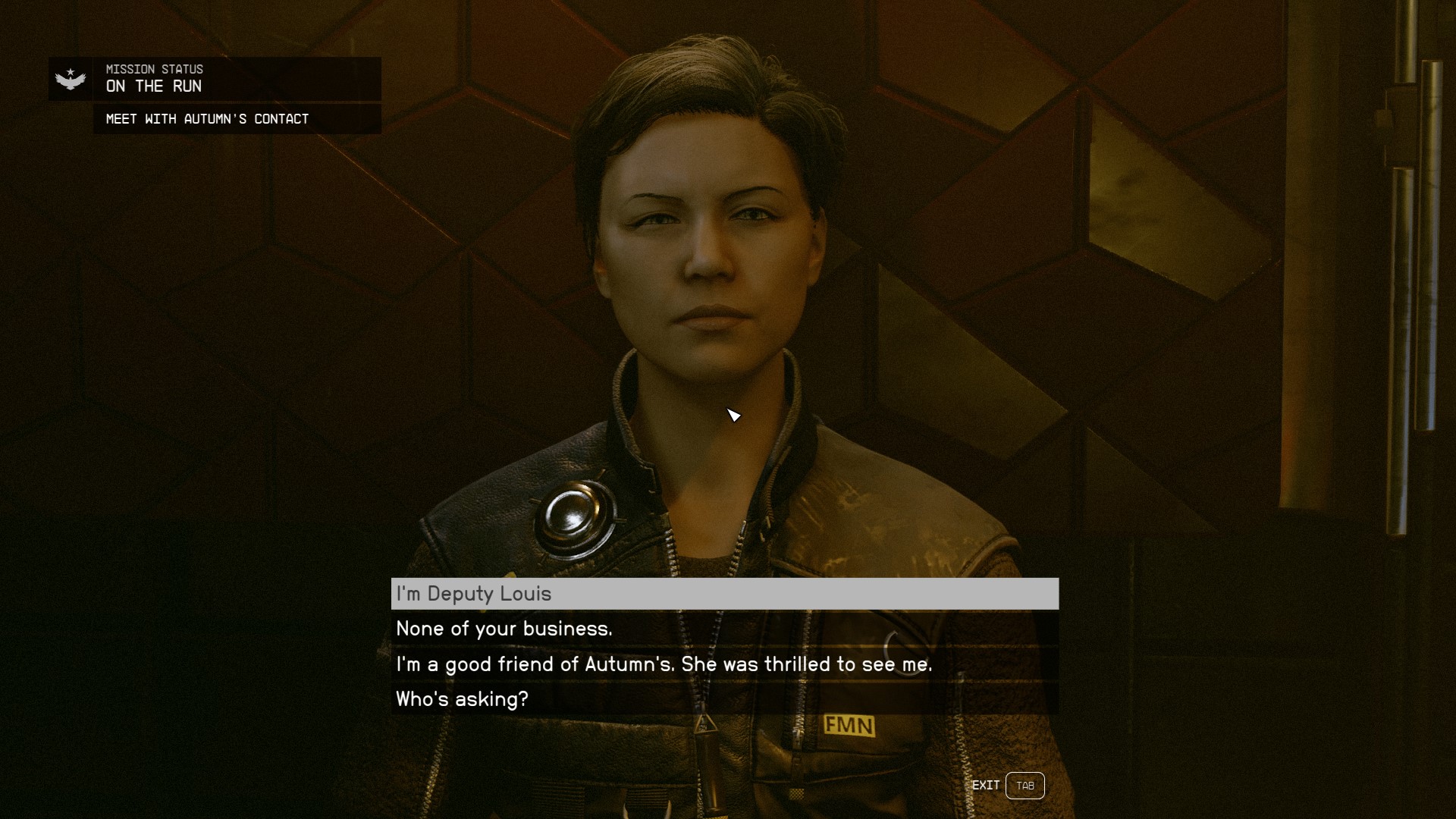Open the "On the Run" mission tracker
The image size is (1456, 819).
pos(215,79)
